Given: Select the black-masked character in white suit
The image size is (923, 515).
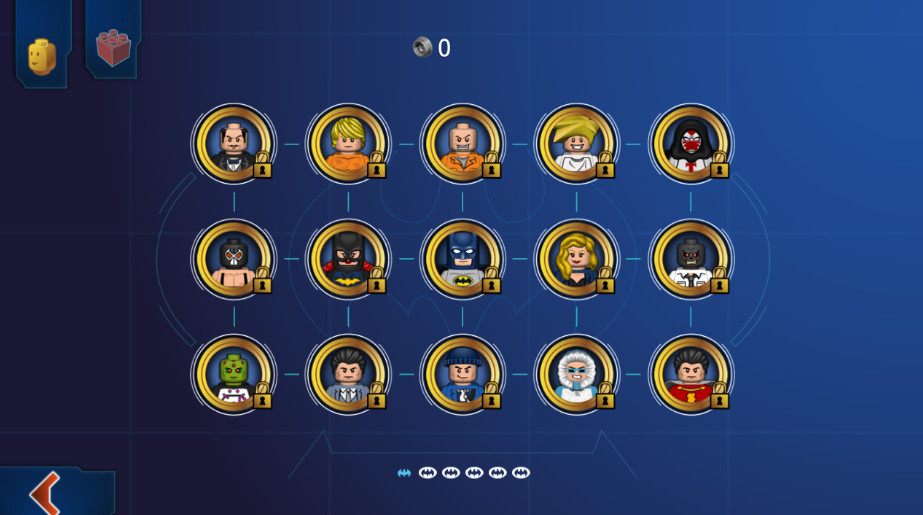Looking at the screenshot, I should coord(690,259).
